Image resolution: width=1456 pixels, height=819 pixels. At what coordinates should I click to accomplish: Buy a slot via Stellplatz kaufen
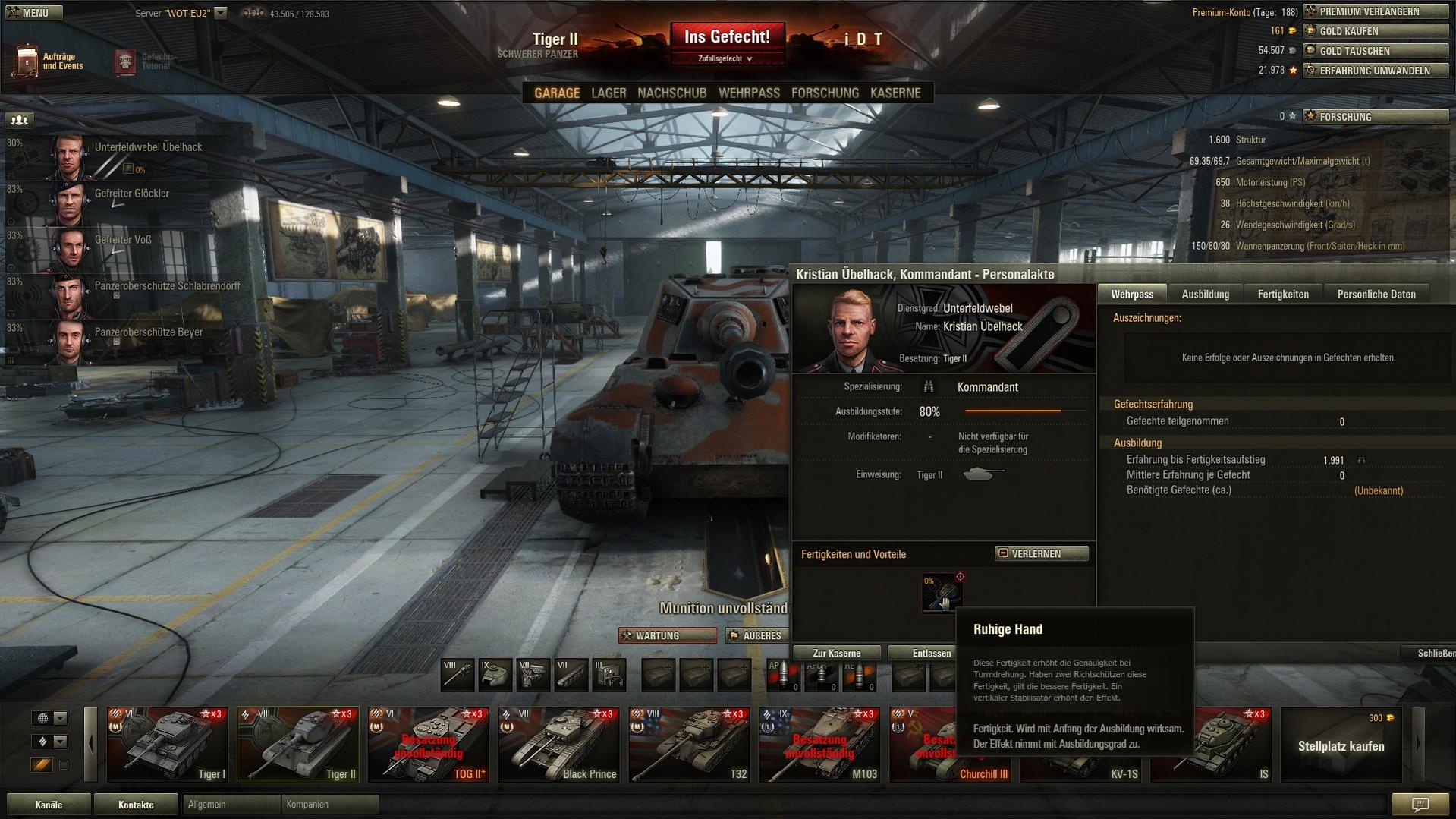1341,745
